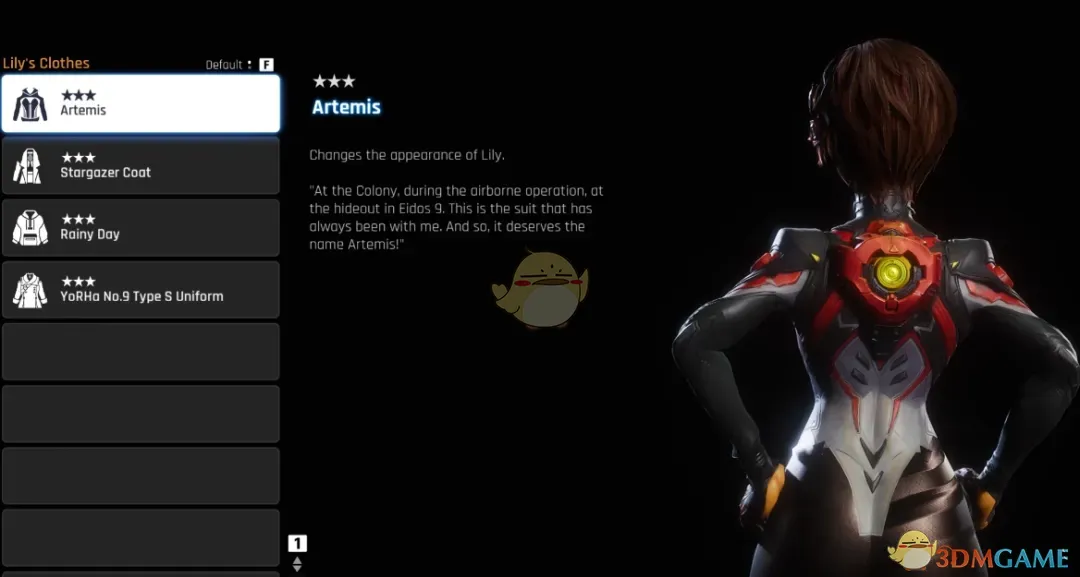Click the page scroll arrows indicator
Screen dimensions: 1080x577
297,564
